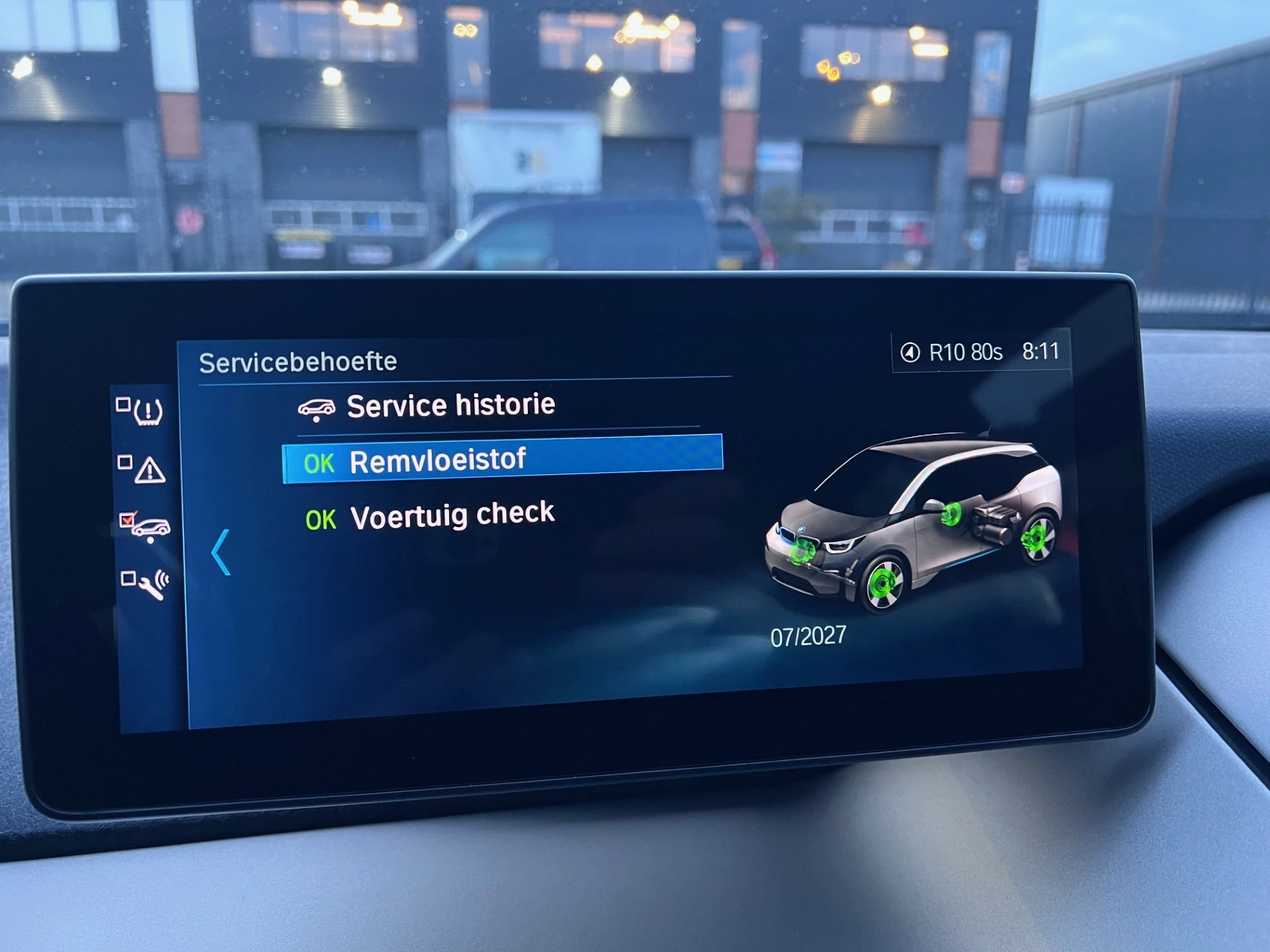Tap the 07/2027 service date label
Viewport: 1270px width, 952px height.
click(x=808, y=635)
